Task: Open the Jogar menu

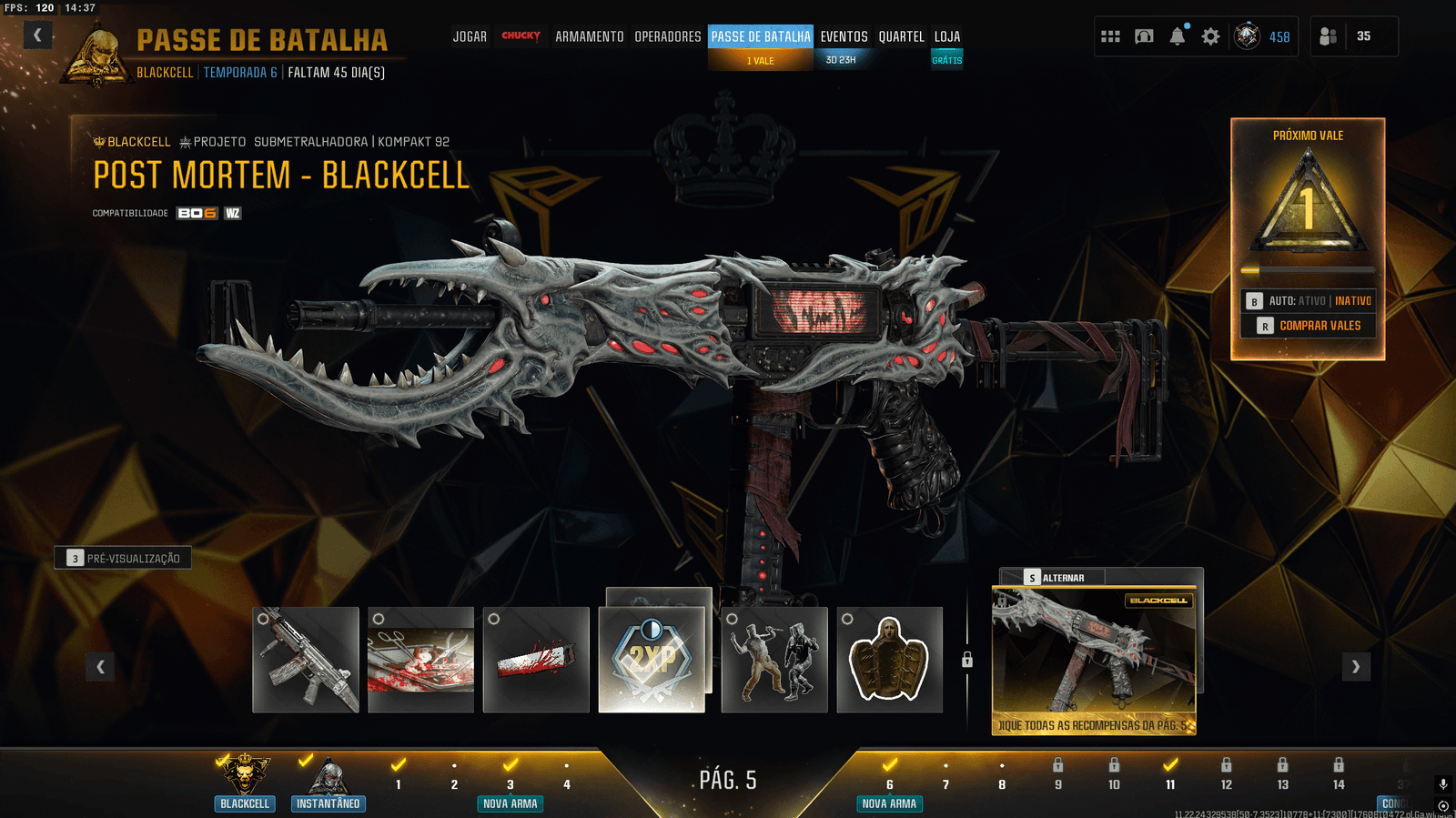Action: click(470, 36)
